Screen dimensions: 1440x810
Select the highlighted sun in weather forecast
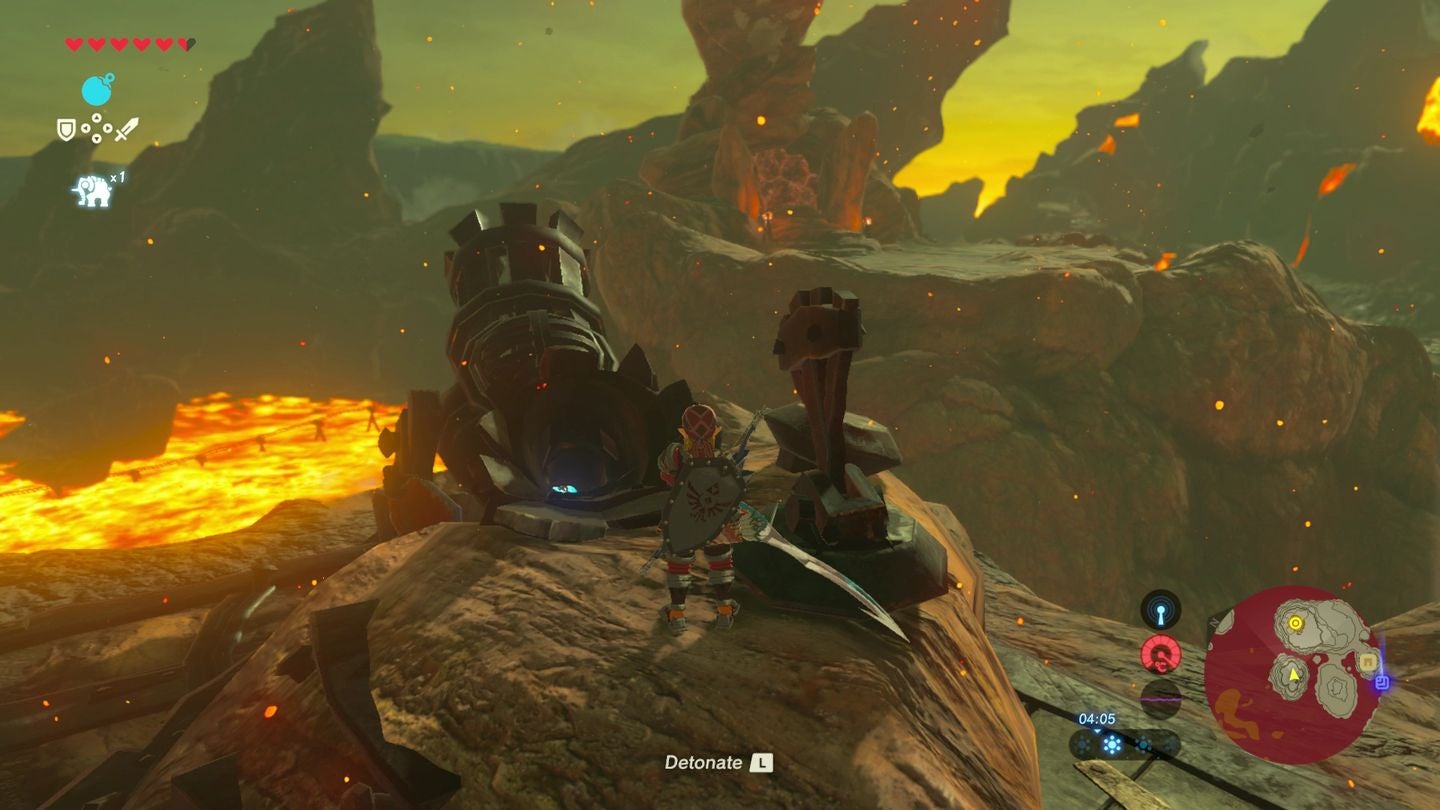coord(1111,744)
